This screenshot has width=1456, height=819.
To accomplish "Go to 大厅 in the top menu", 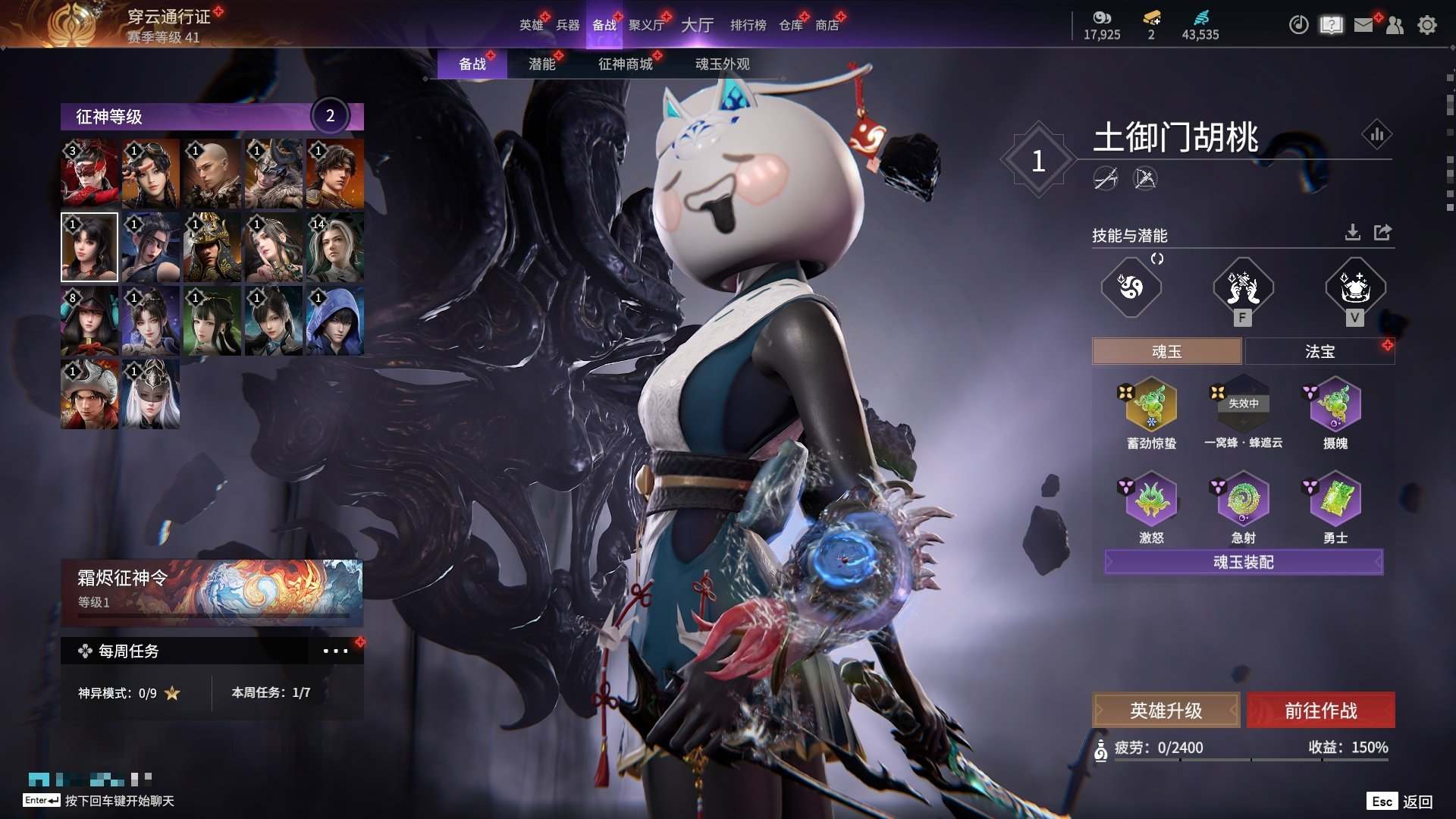I will pyautogui.click(x=697, y=25).
